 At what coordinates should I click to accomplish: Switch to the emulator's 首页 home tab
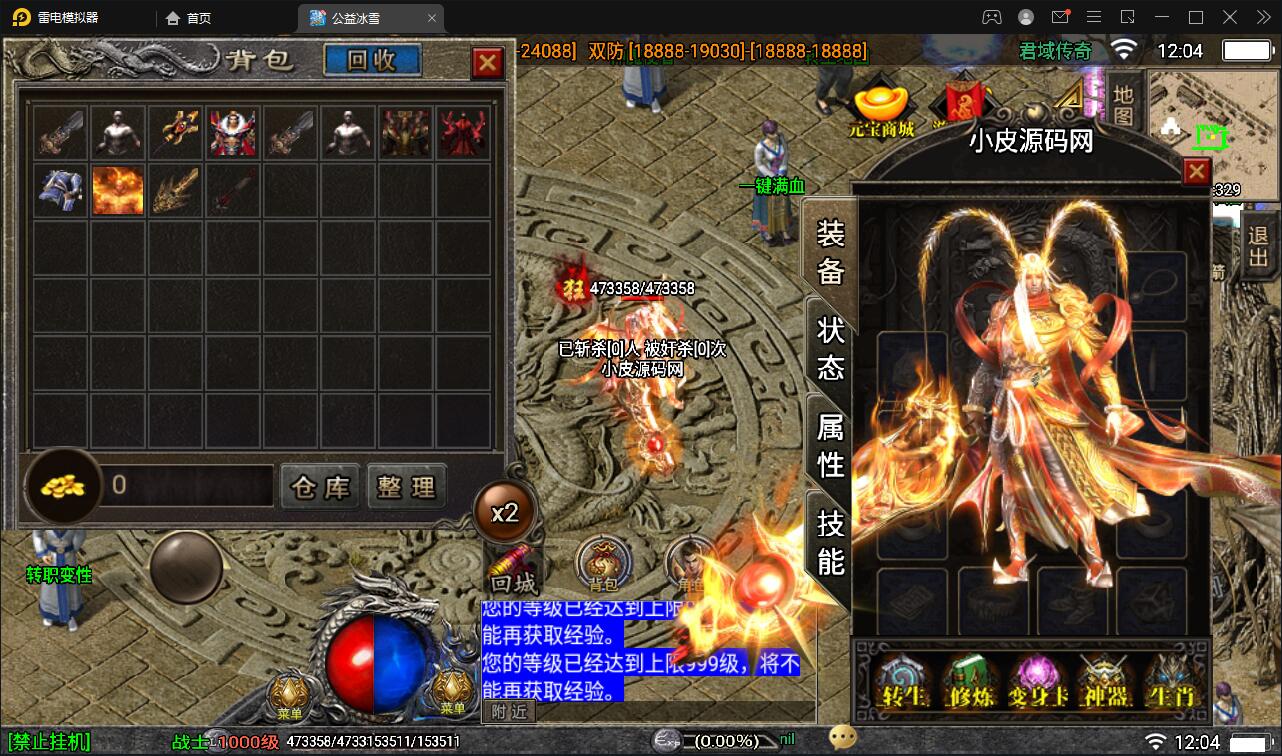[188, 18]
